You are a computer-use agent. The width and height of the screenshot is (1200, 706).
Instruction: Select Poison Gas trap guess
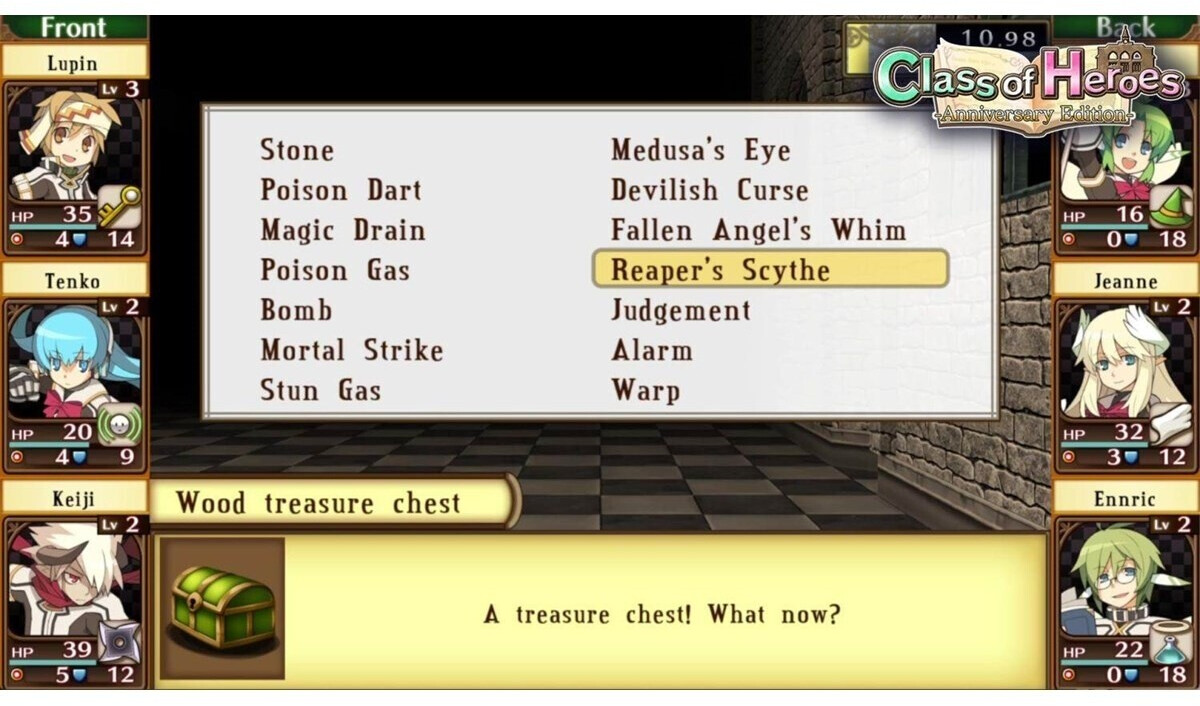tap(335, 271)
